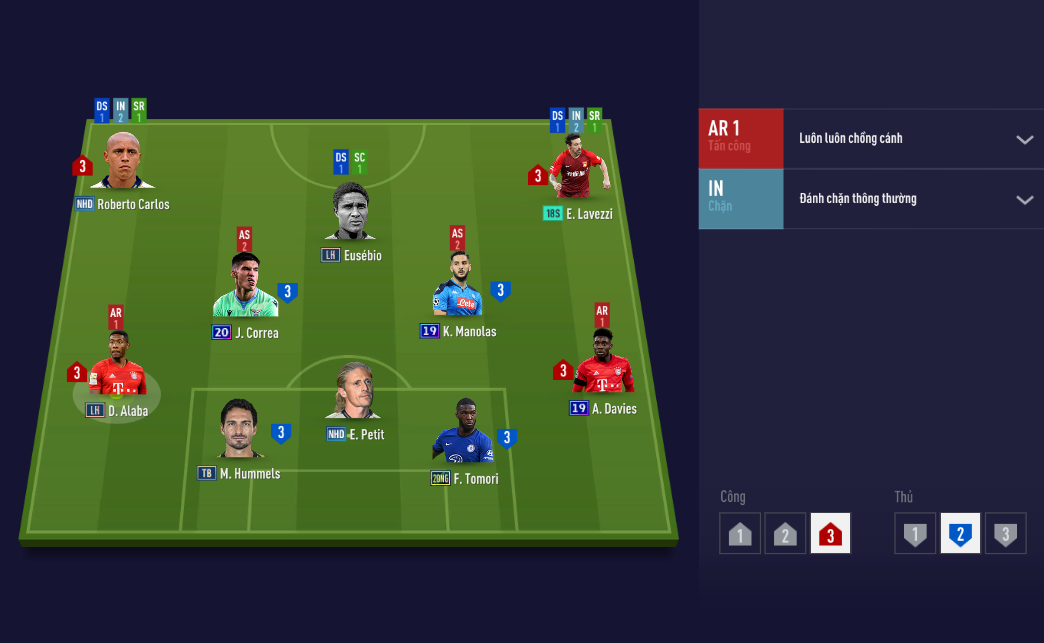
Task: Select K. Manolas player card
Action: pyautogui.click(x=457, y=287)
